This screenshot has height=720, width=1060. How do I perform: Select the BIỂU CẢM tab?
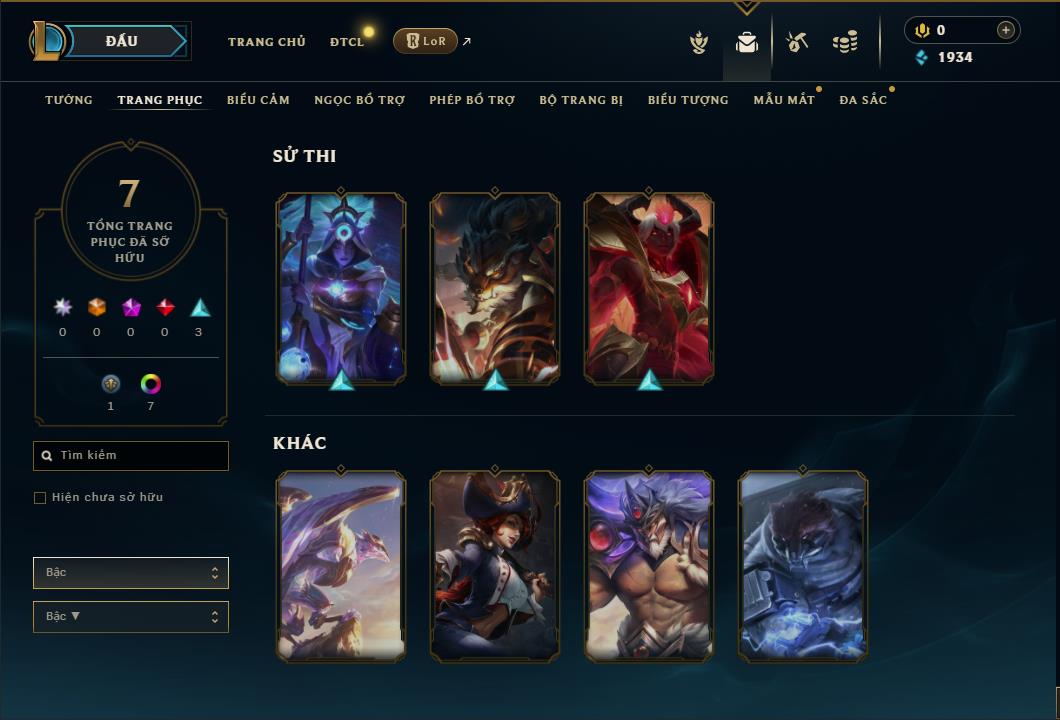(x=258, y=100)
